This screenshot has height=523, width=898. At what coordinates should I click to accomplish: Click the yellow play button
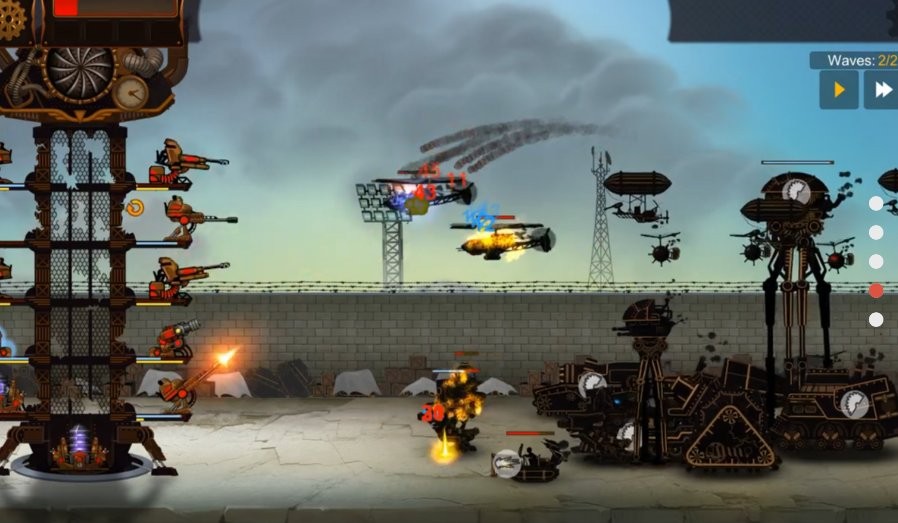click(x=839, y=90)
